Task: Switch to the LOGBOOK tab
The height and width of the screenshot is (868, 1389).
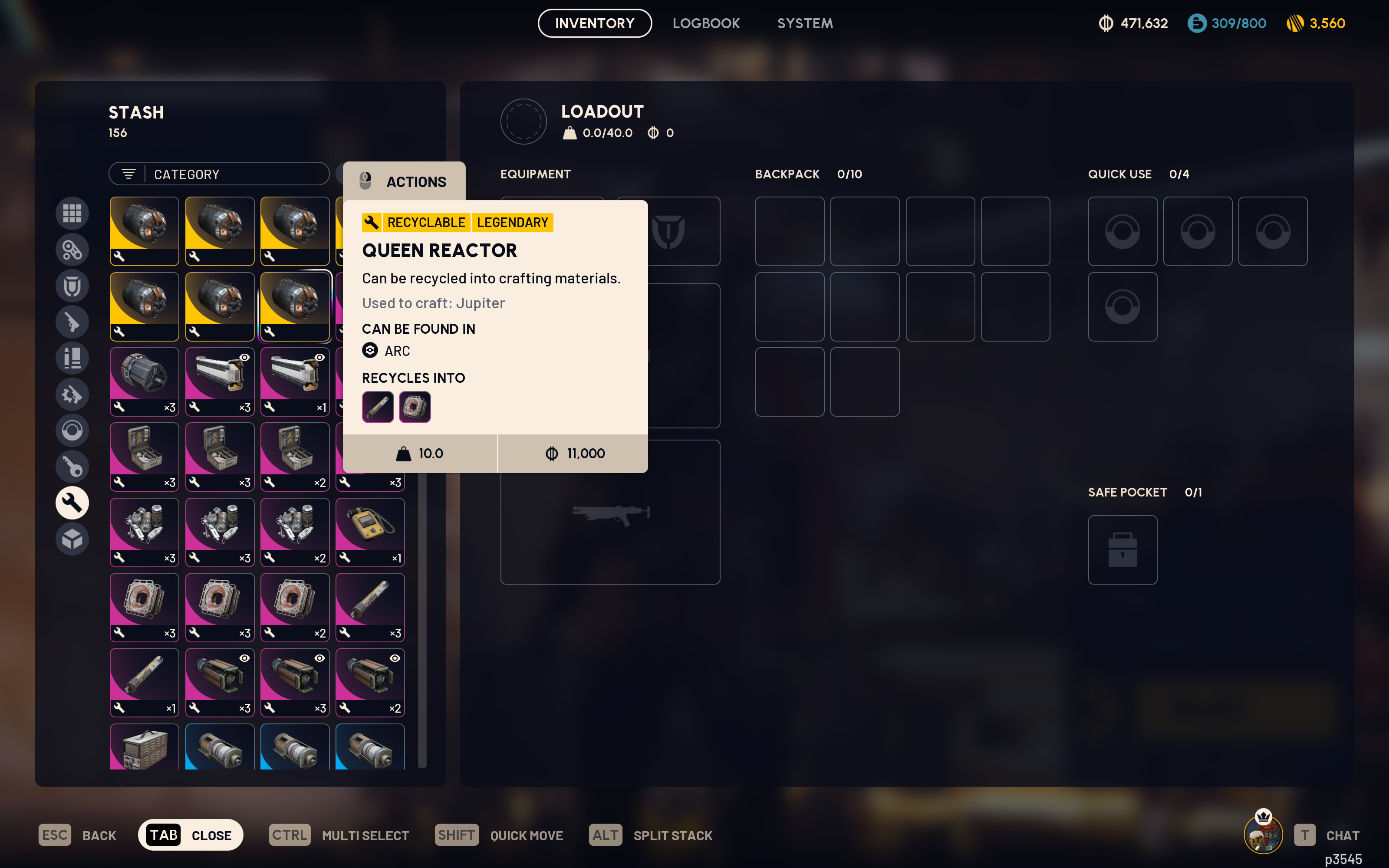Action: pyautogui.click(x=707, y=23)
